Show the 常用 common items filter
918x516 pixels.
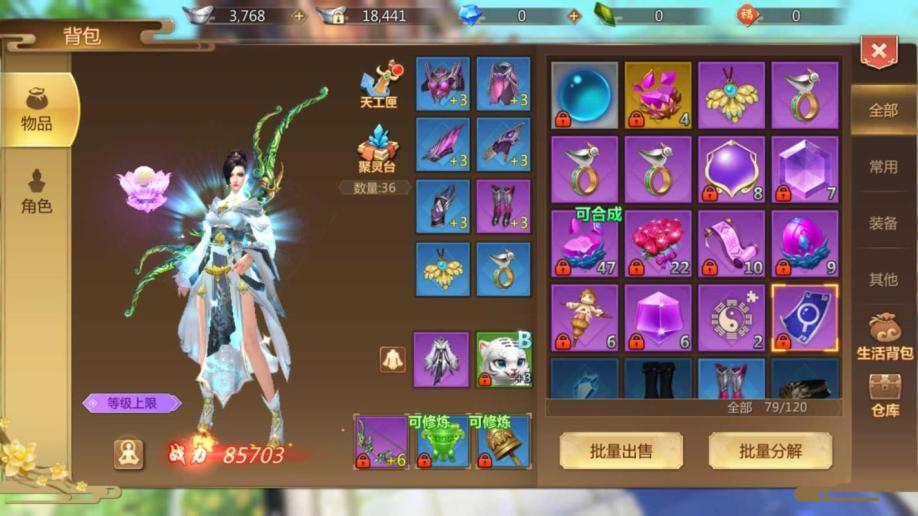[883, 166]
